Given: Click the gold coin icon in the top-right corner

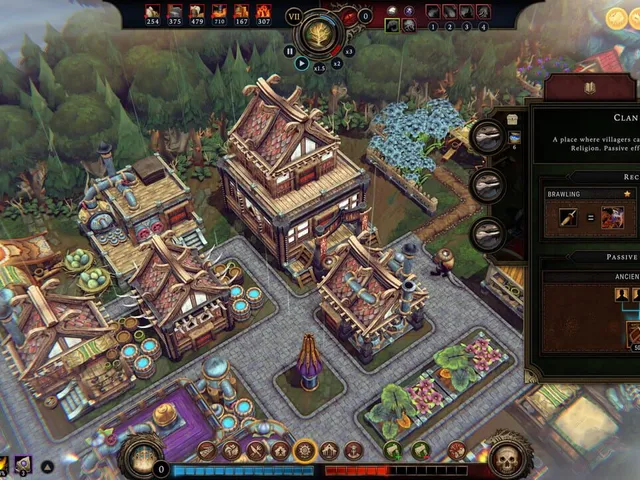Looking at the screenshot, I should (x=617, y=17).
